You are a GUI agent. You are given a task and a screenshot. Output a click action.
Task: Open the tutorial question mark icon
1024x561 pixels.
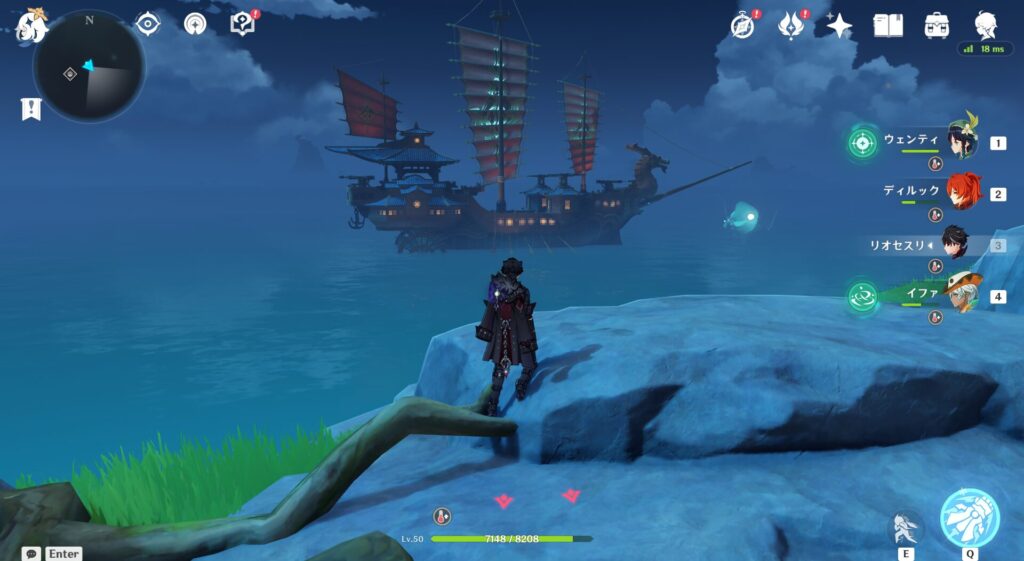(x=242, y=24)
